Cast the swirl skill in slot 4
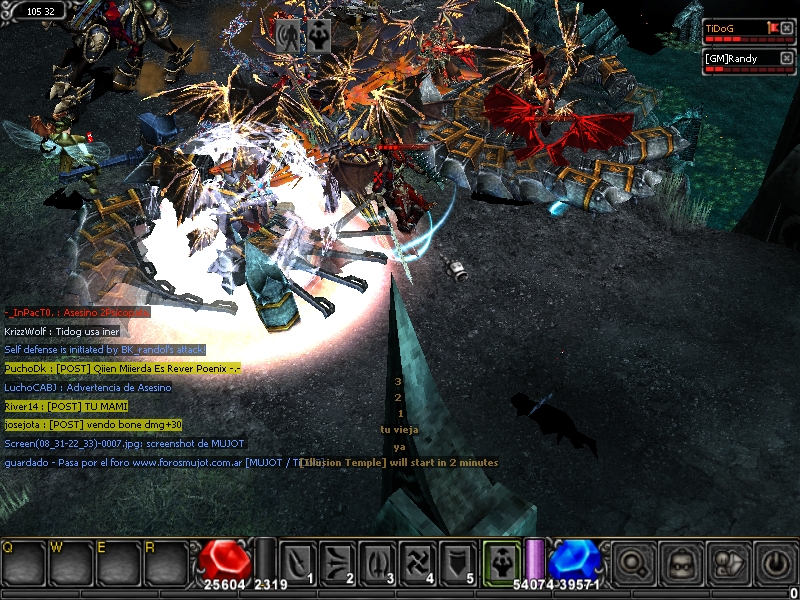 [417, 562]
